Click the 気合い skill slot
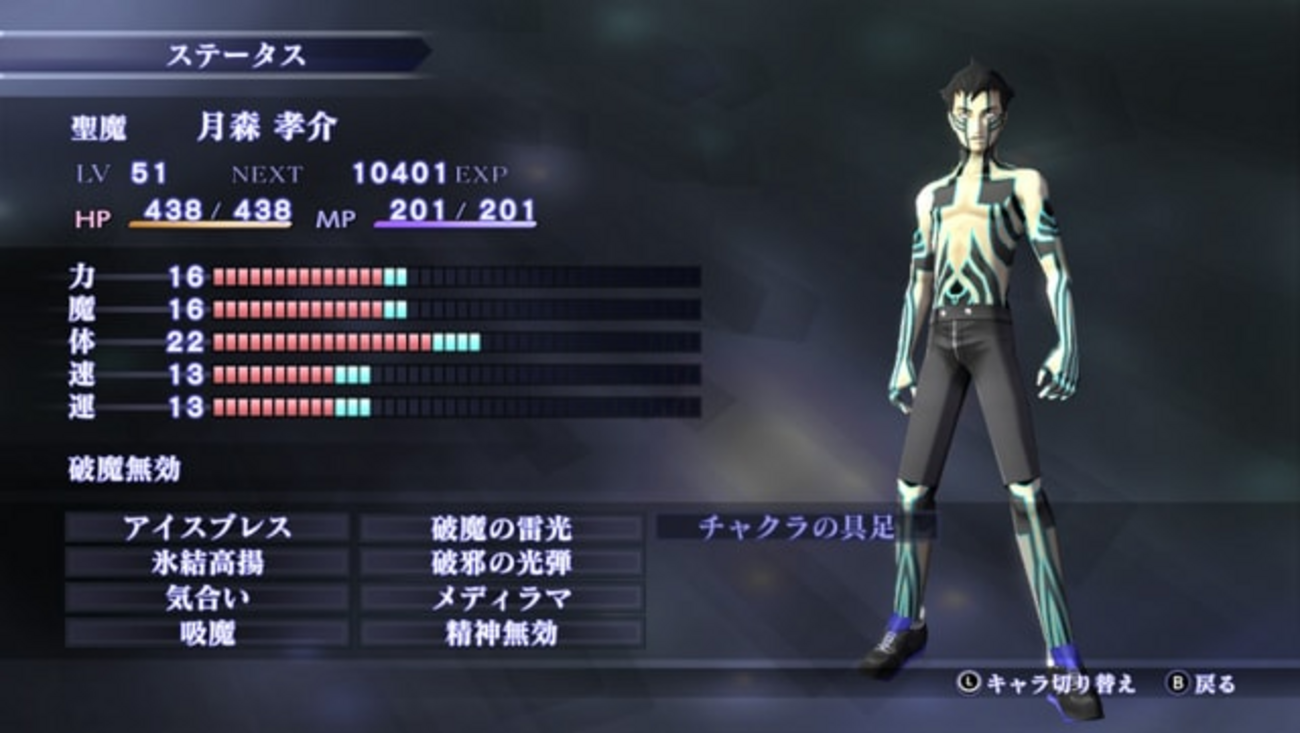Viewport: 1300px width, 733px height. click(x=207, y=598)
